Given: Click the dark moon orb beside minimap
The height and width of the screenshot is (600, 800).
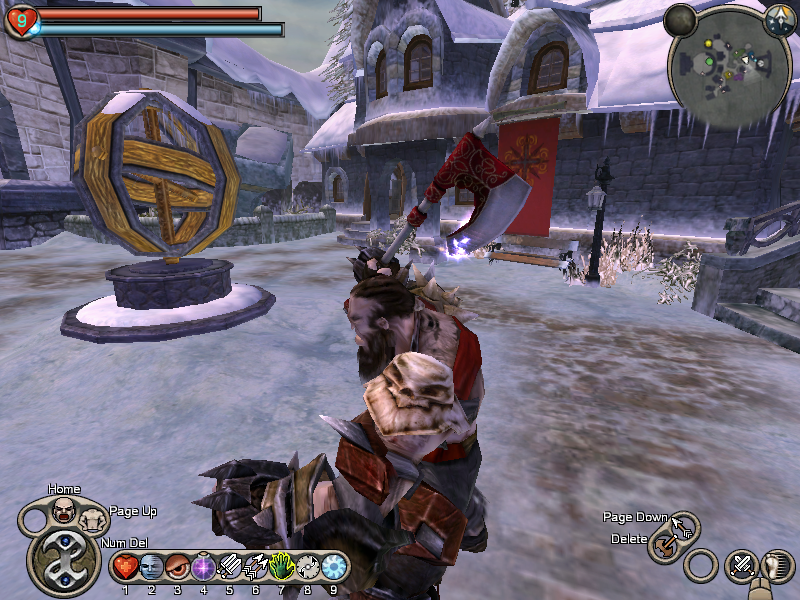Looking at the screenshot, I should point(680,19).
